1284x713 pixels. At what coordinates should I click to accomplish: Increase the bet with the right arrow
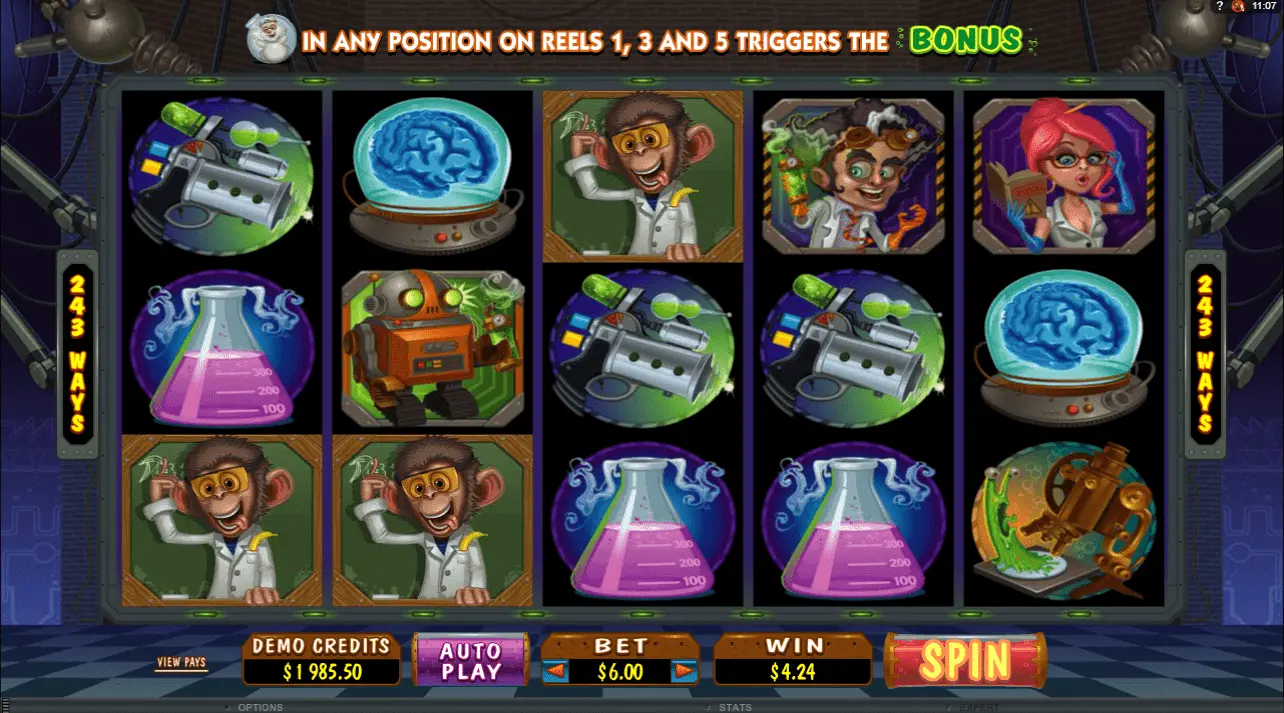[684, 672]
